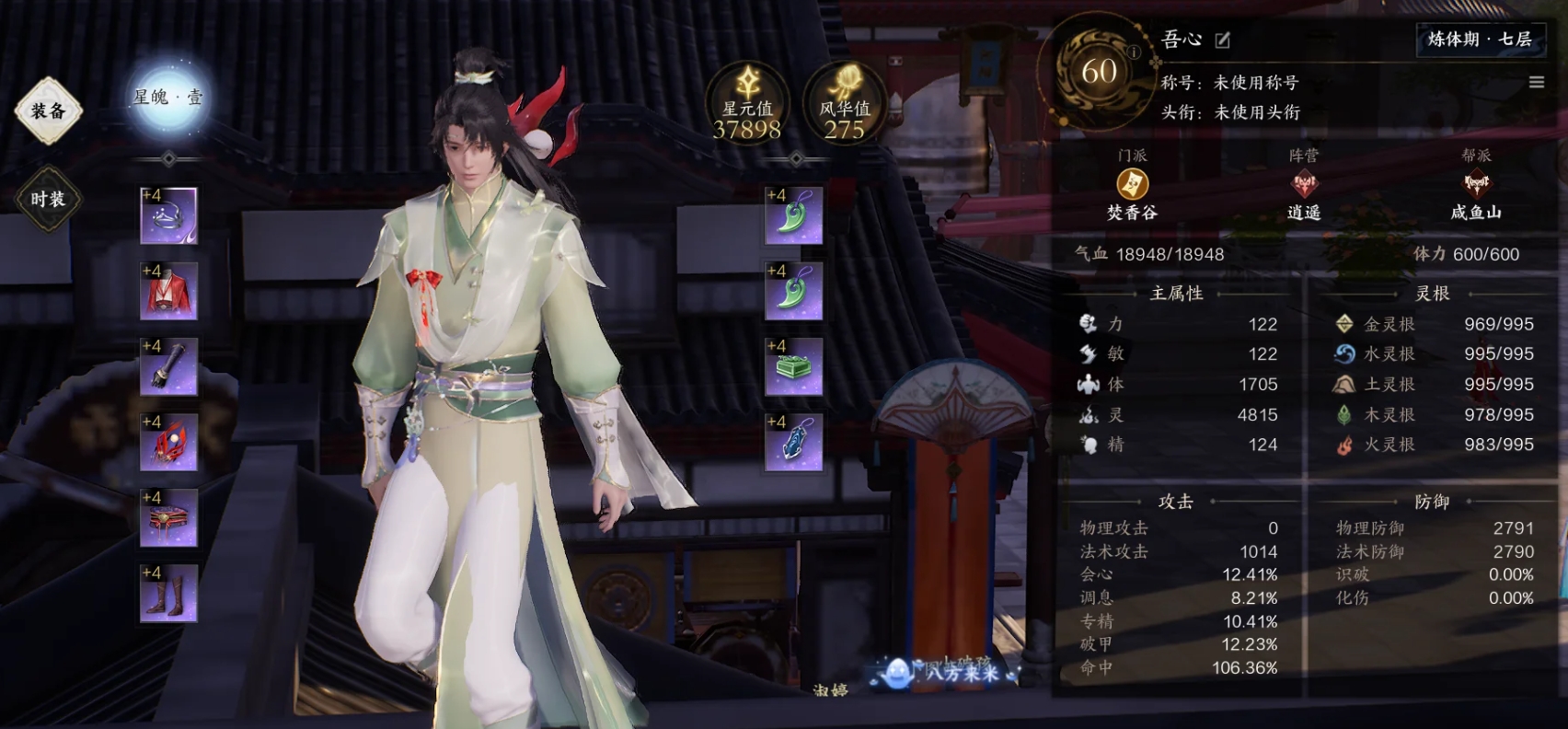Click the 星元值 leaf medallion icon
The image size is (1568, 729).
748,86
